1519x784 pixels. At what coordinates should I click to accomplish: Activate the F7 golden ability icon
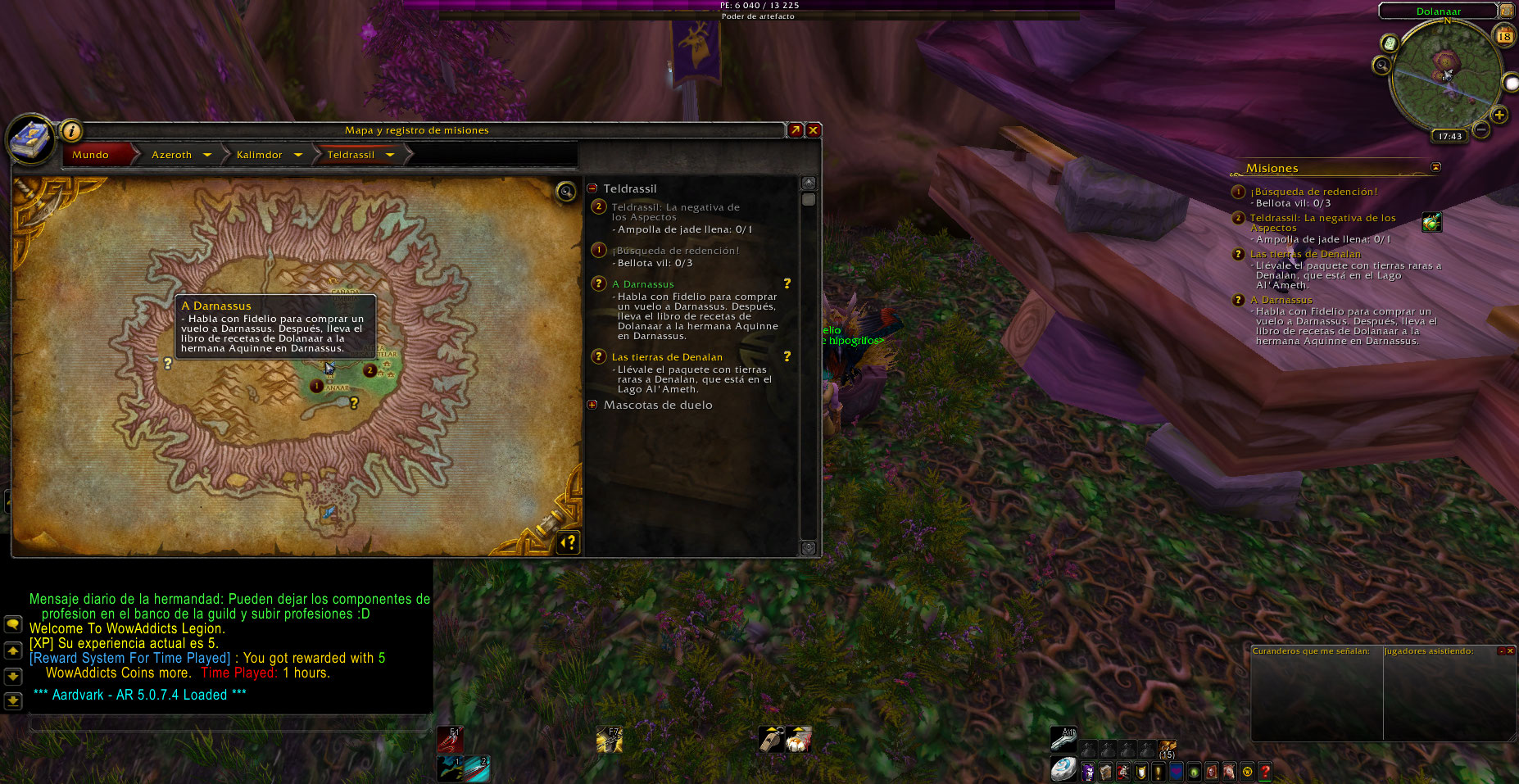[x=609, y=740]
